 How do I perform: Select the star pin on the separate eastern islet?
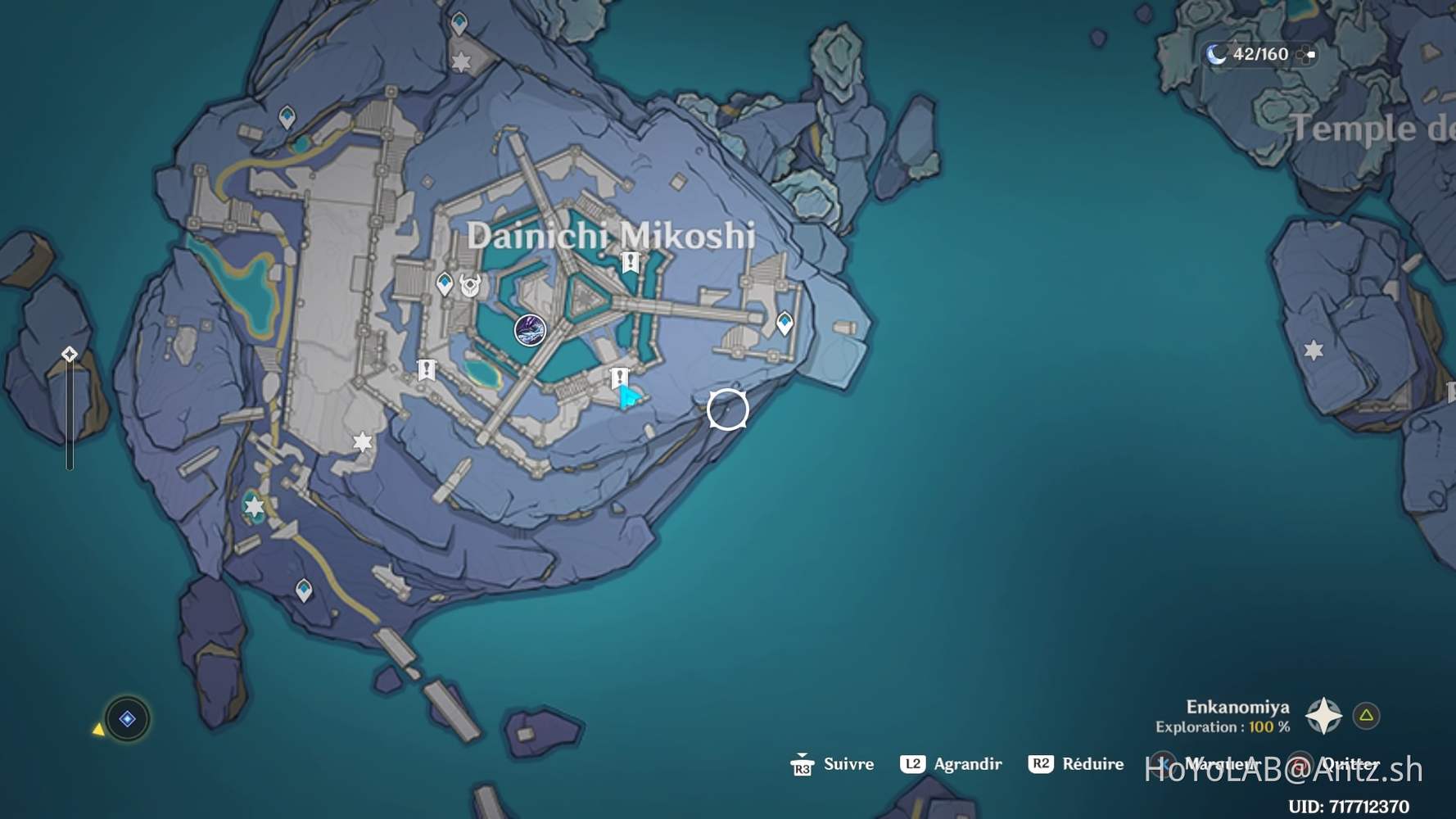coord(1314,351)
